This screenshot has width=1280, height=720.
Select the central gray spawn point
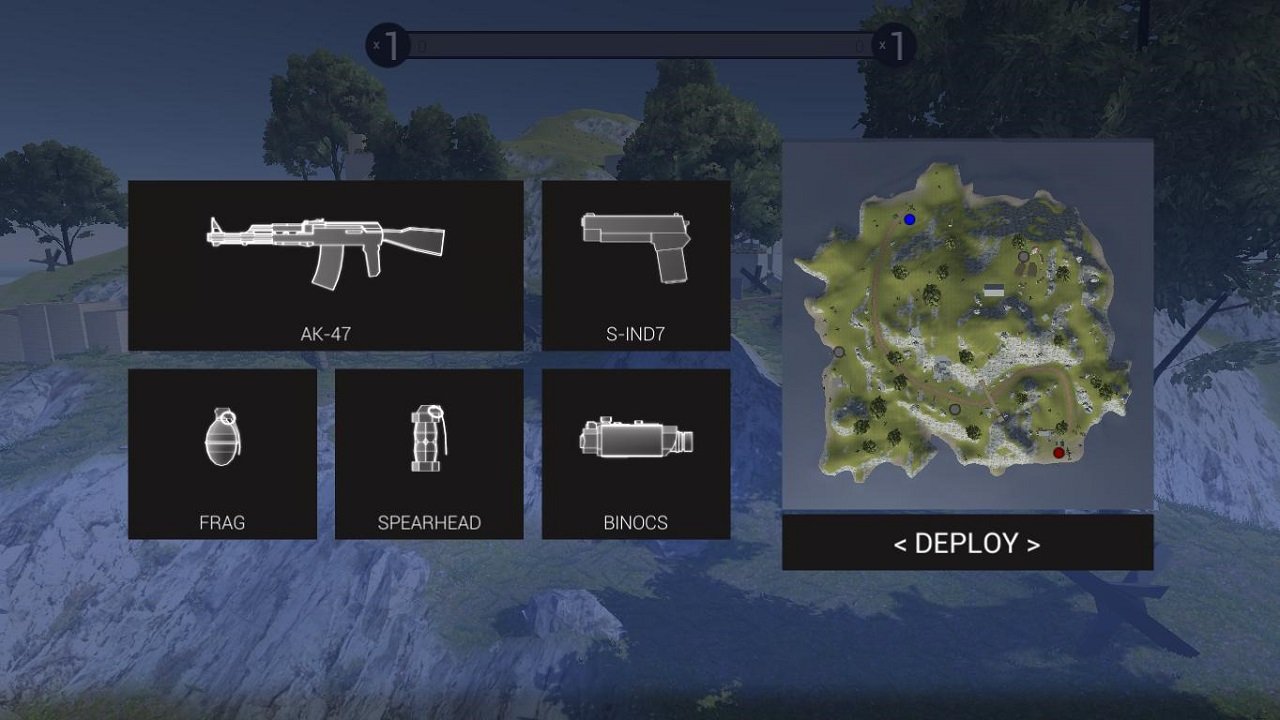tap(954, 408)
